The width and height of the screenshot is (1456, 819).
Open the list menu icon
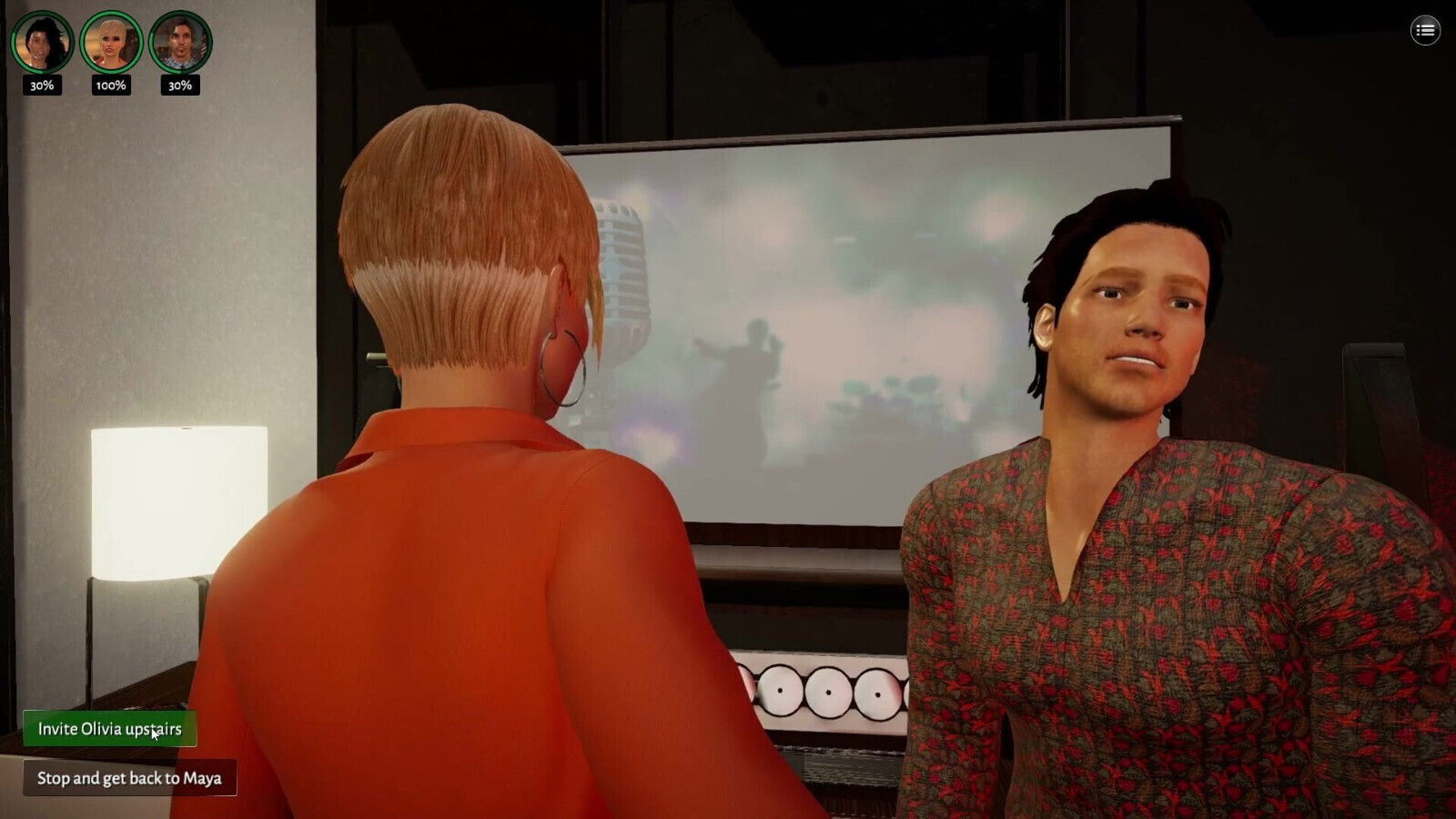coord(1425,31)
